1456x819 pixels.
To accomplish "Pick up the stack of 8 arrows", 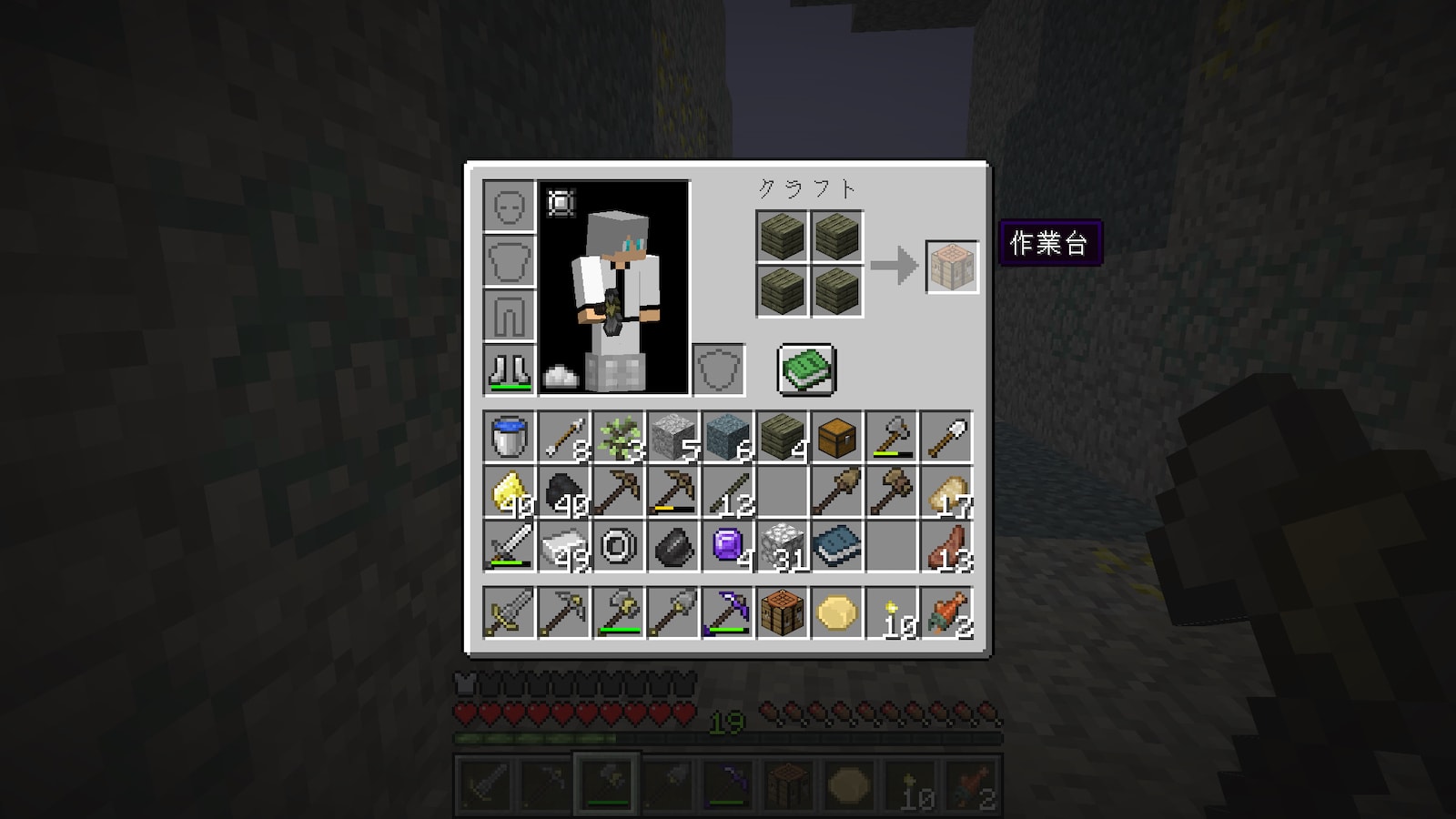I will pos(564,438).
